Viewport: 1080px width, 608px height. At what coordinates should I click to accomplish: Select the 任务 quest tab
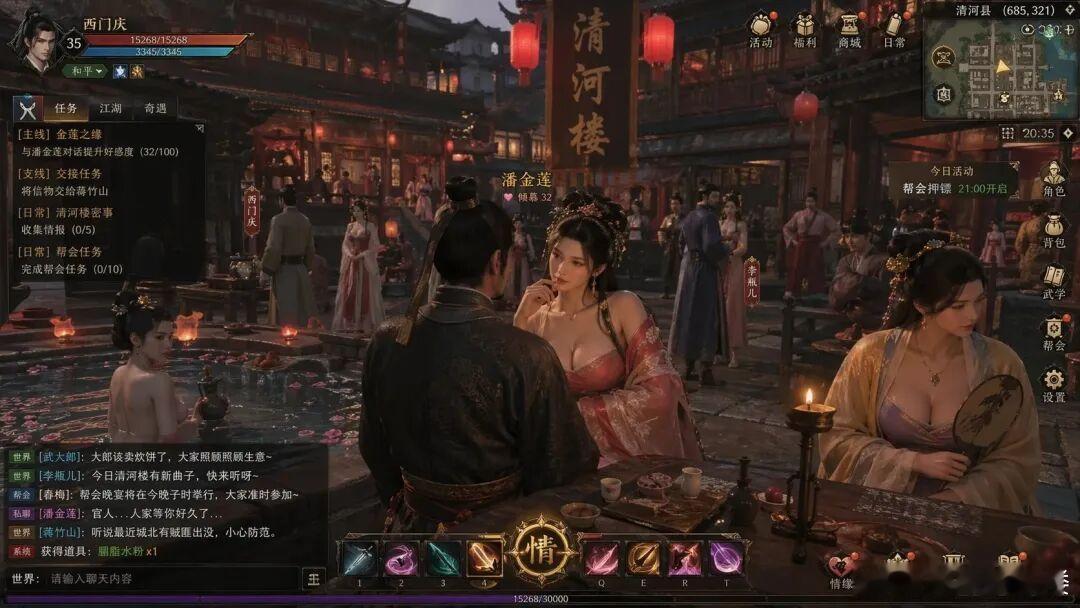[66, 108]
